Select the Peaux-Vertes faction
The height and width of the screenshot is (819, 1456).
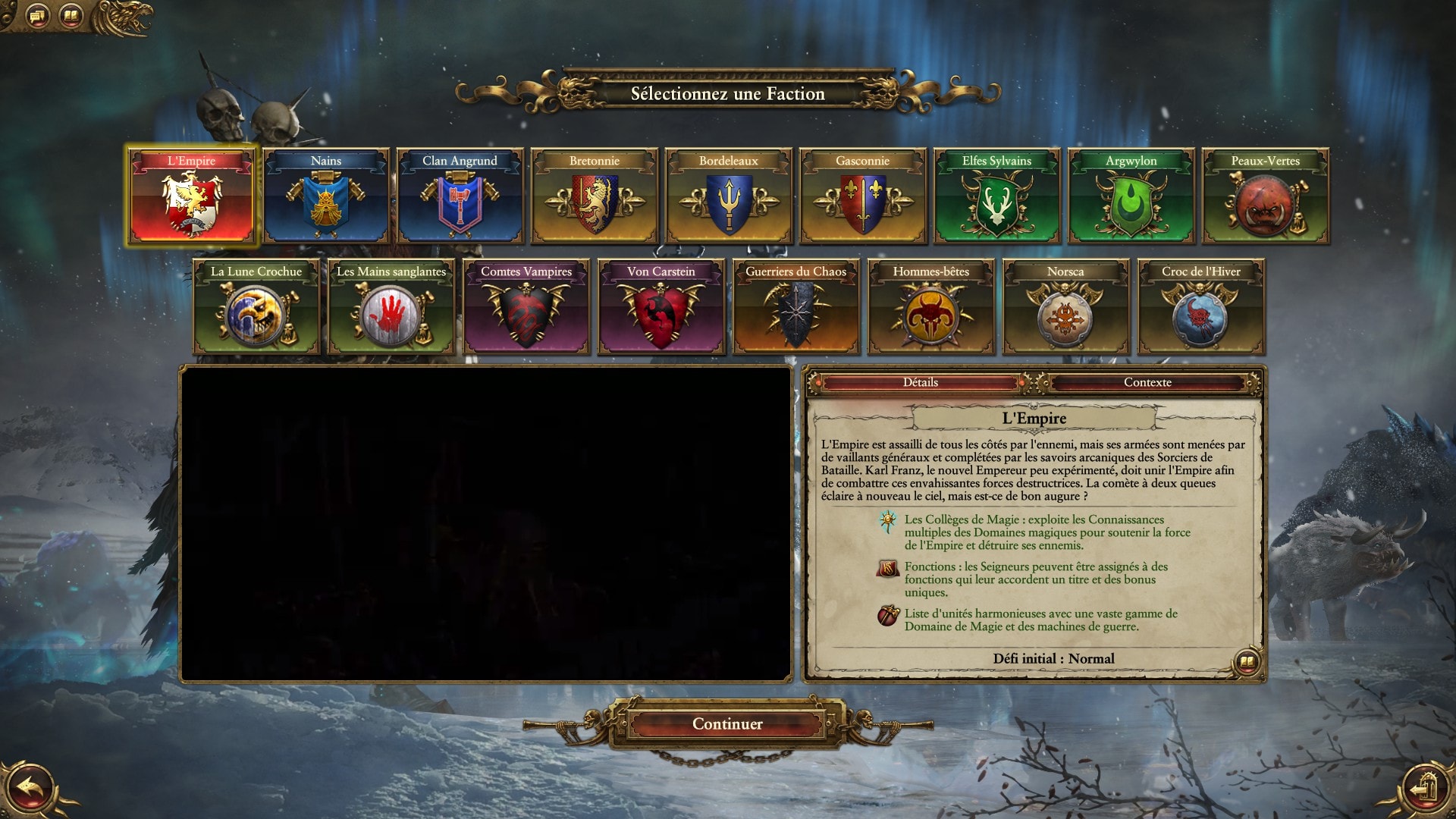1266,197
